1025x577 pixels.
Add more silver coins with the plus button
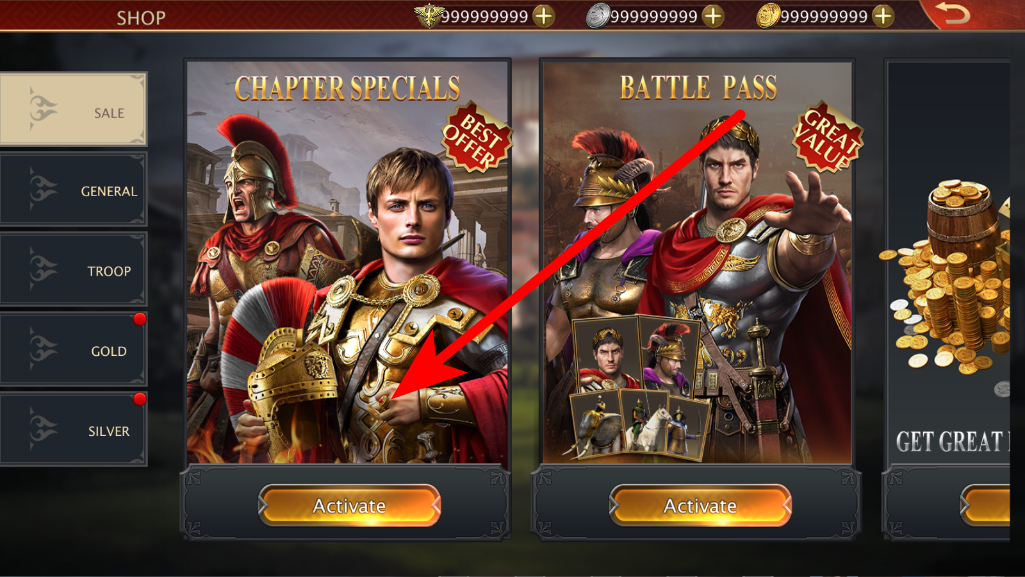coord(713,16)
